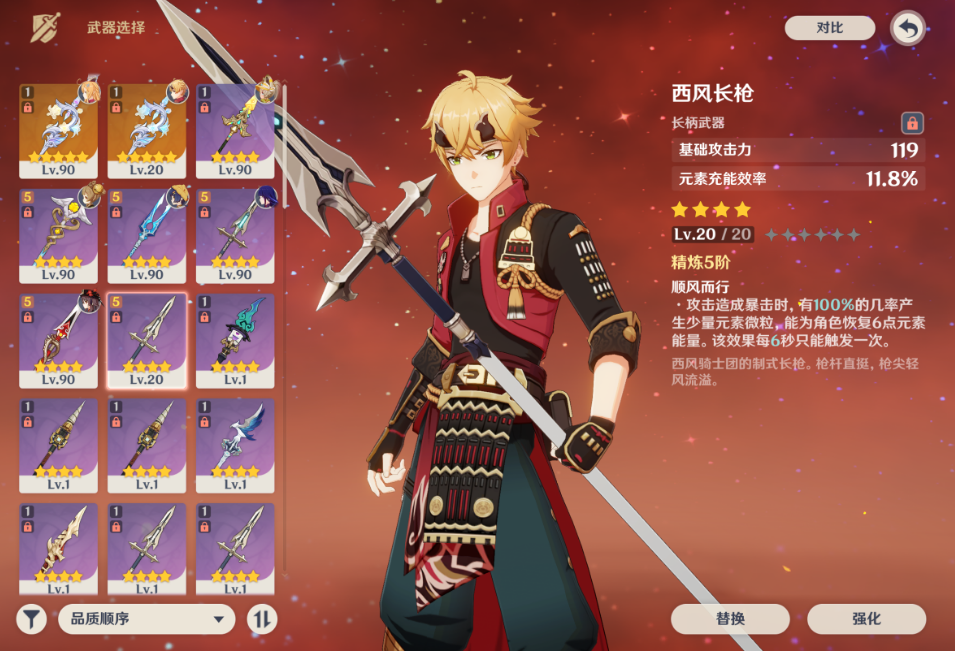This screenshot has height=651, width=955.
Task: Choose the bone-colored serrated Lv.1 spear
Action: (x=59, y=550)
